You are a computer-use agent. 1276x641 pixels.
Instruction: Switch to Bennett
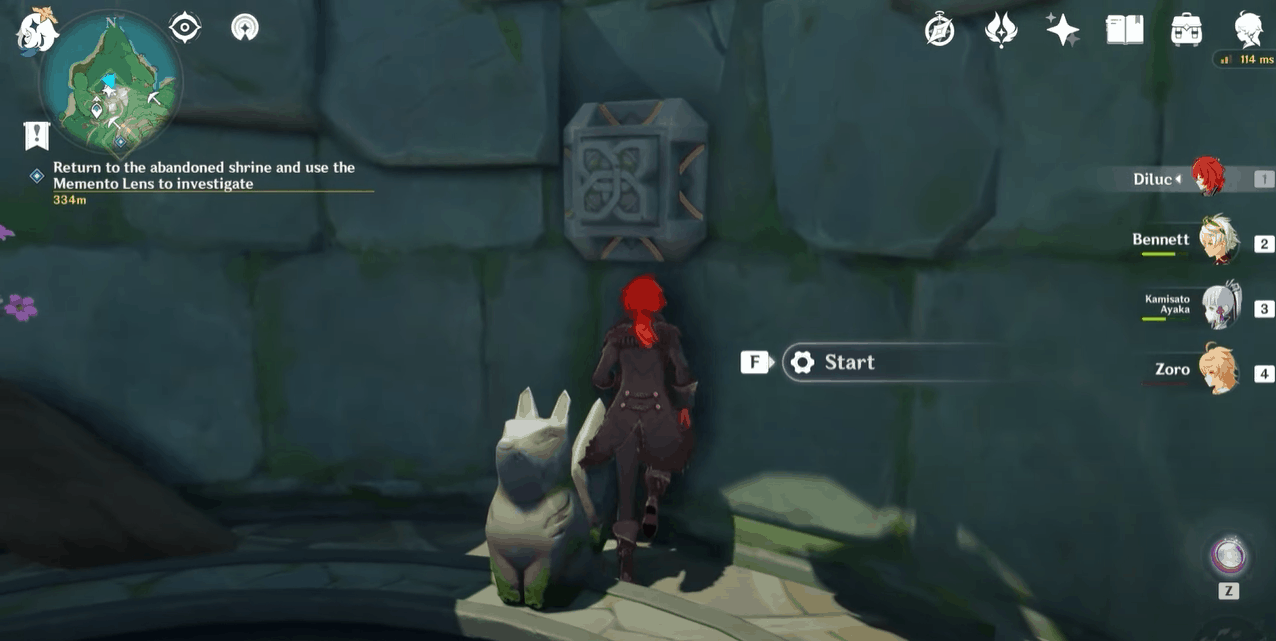click(x=1216, y=243)
